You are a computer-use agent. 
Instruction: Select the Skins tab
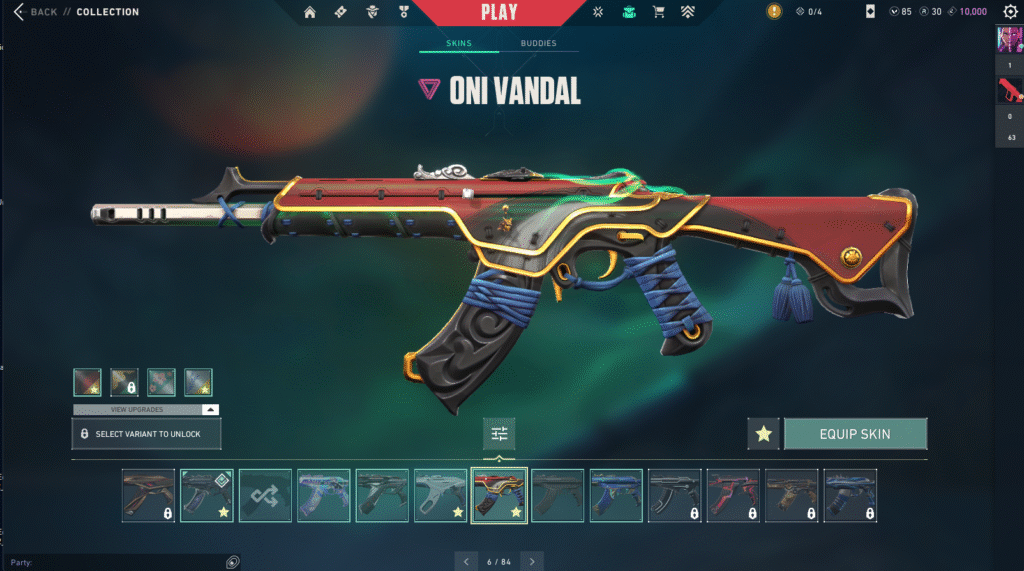coord(459,44)
